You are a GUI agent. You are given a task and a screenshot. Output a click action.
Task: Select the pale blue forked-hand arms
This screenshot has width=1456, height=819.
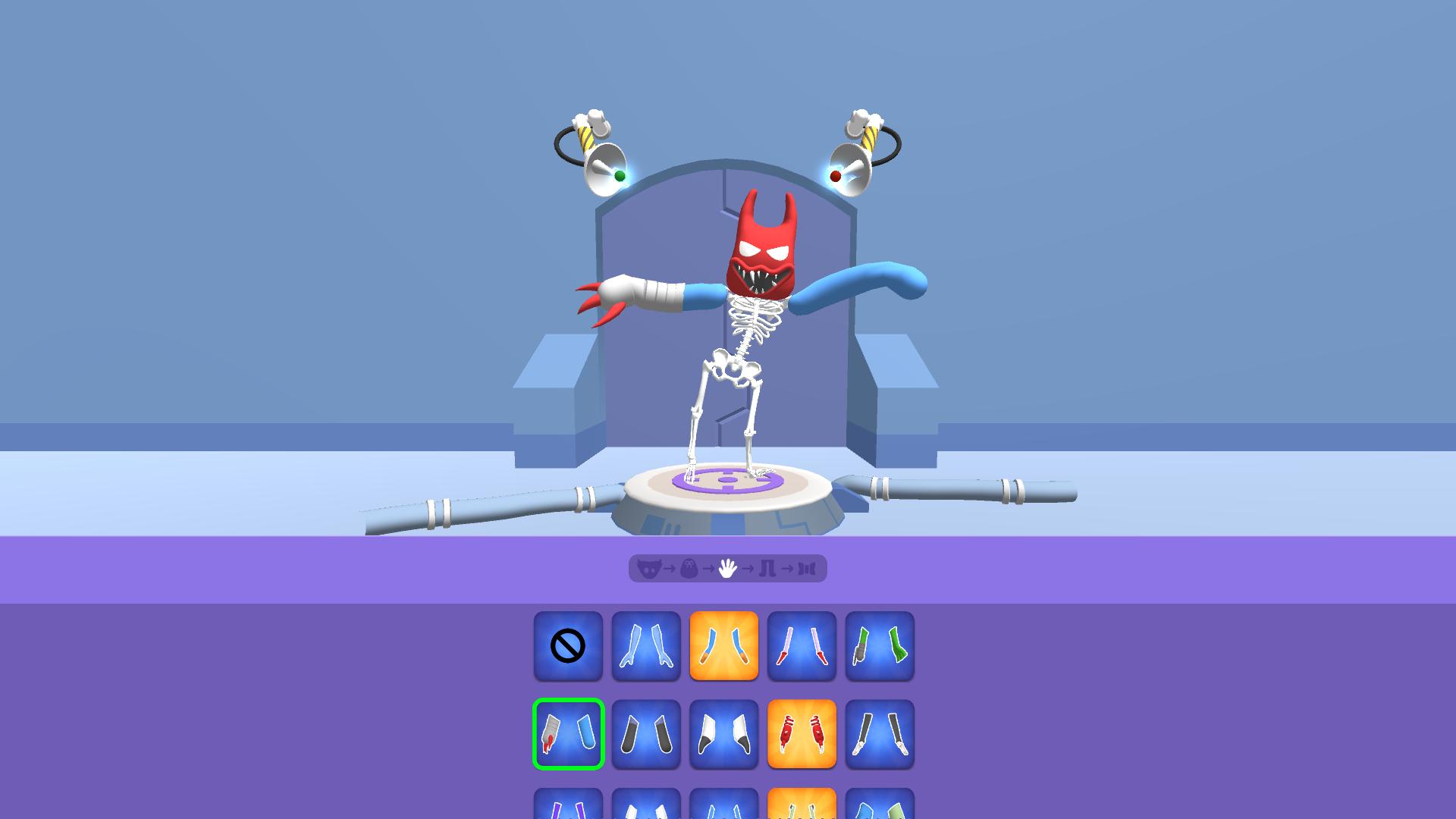tap(646, 645)
